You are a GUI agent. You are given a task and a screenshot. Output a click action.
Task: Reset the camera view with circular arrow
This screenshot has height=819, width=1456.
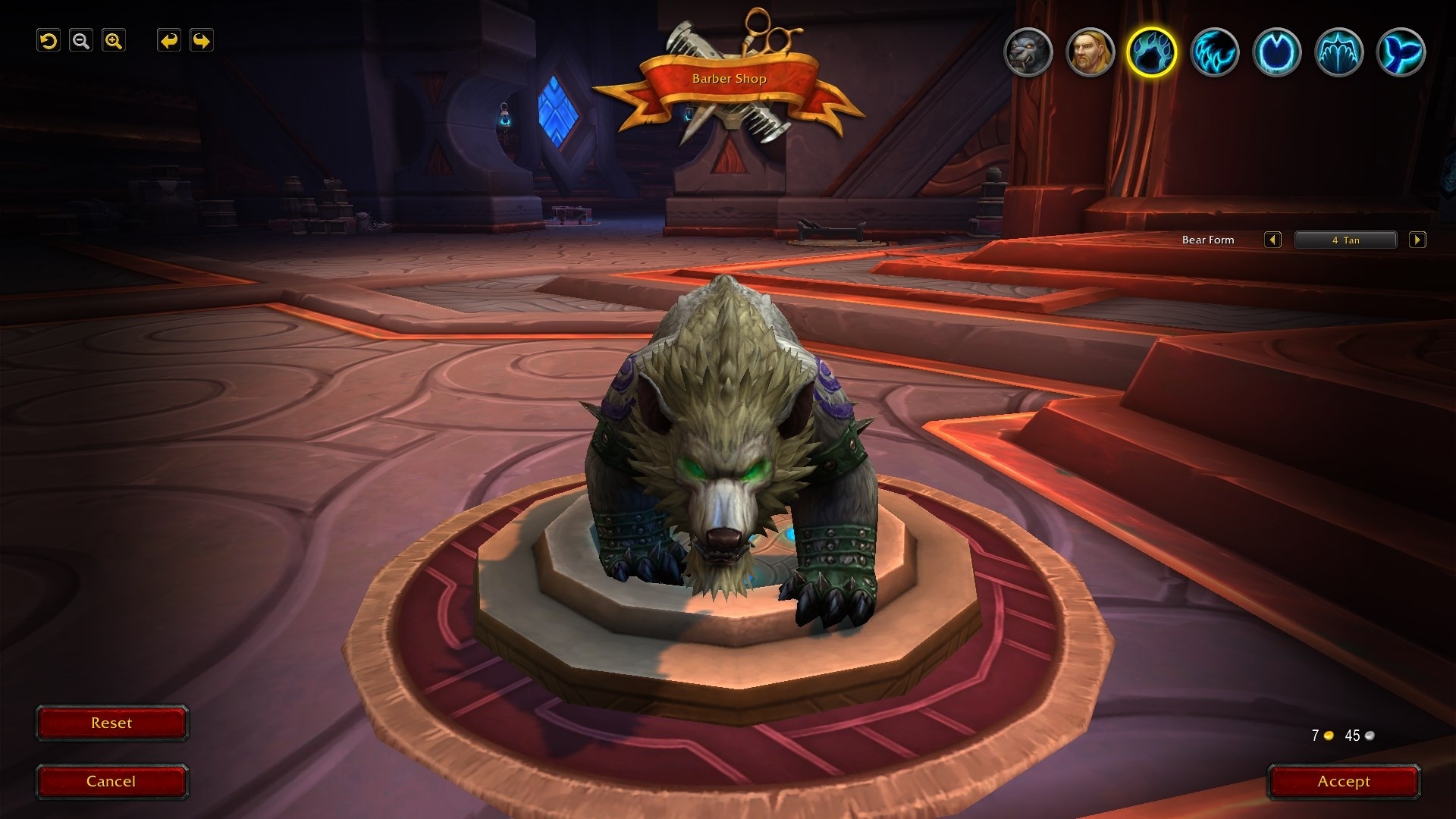[49, 41]
